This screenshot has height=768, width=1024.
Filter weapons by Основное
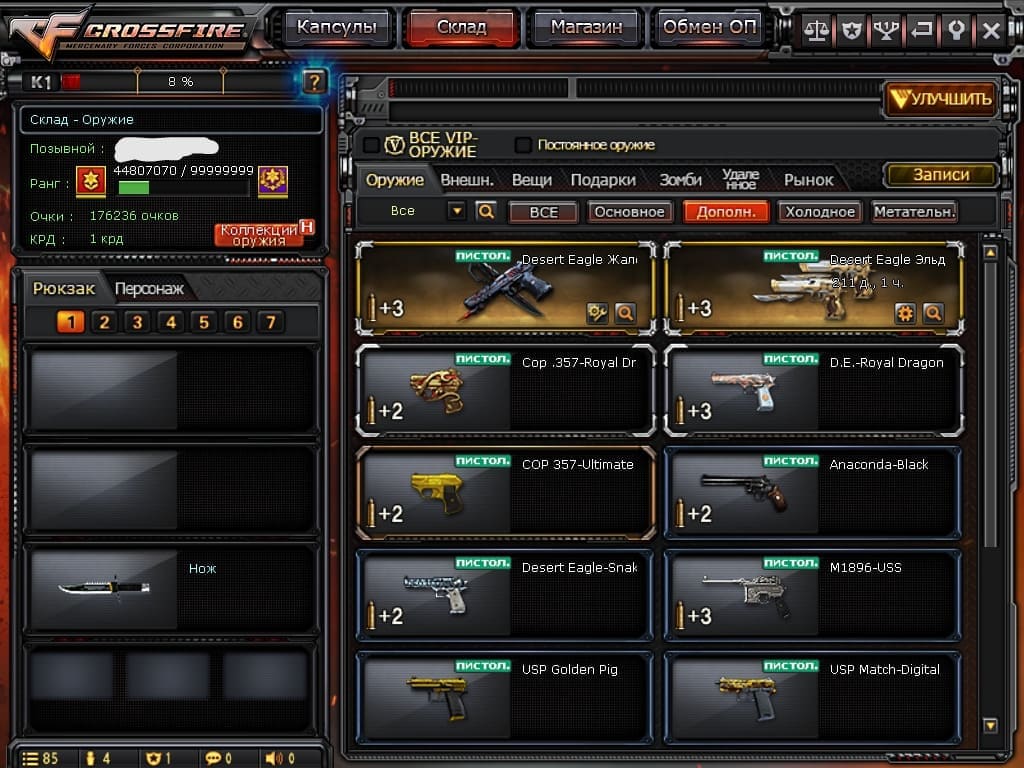(628, 212)
